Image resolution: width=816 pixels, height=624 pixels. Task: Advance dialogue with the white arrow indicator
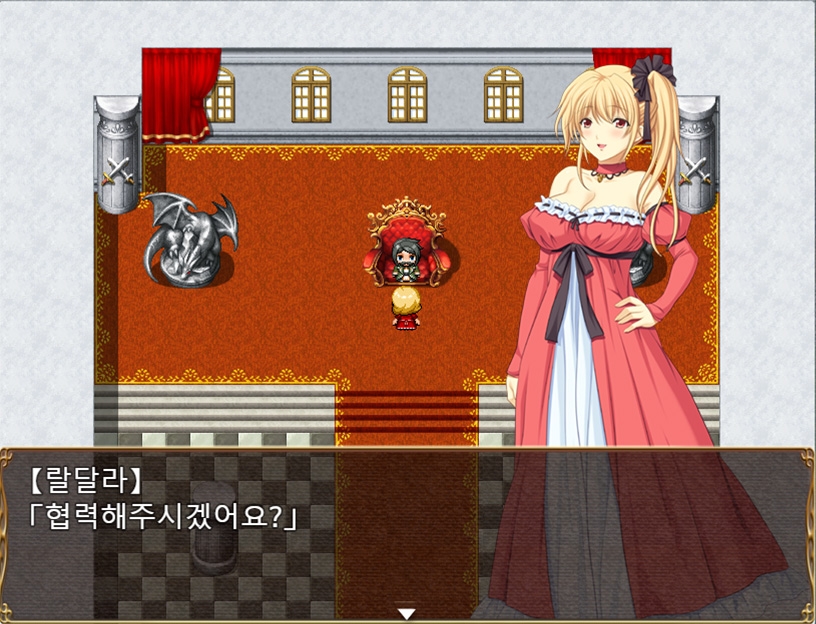coord(406,613)
